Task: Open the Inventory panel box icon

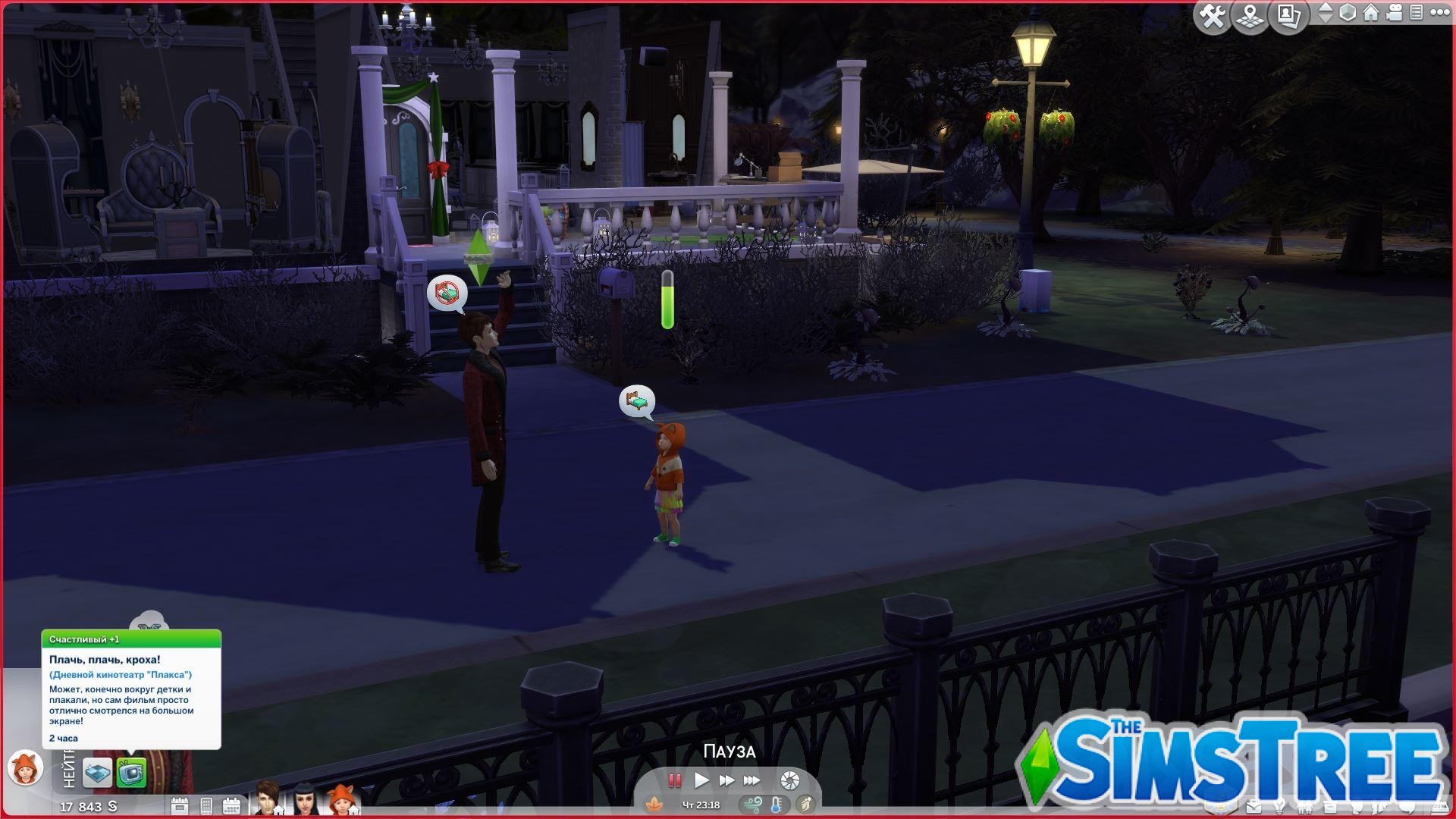Action: click(x=1329, y=805)
